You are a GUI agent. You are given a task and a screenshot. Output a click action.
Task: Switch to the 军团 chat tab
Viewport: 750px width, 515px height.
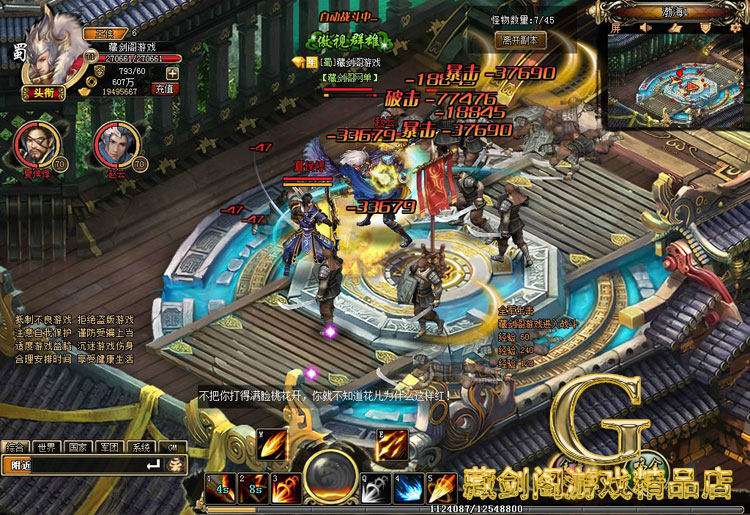[x=110, y=447]
